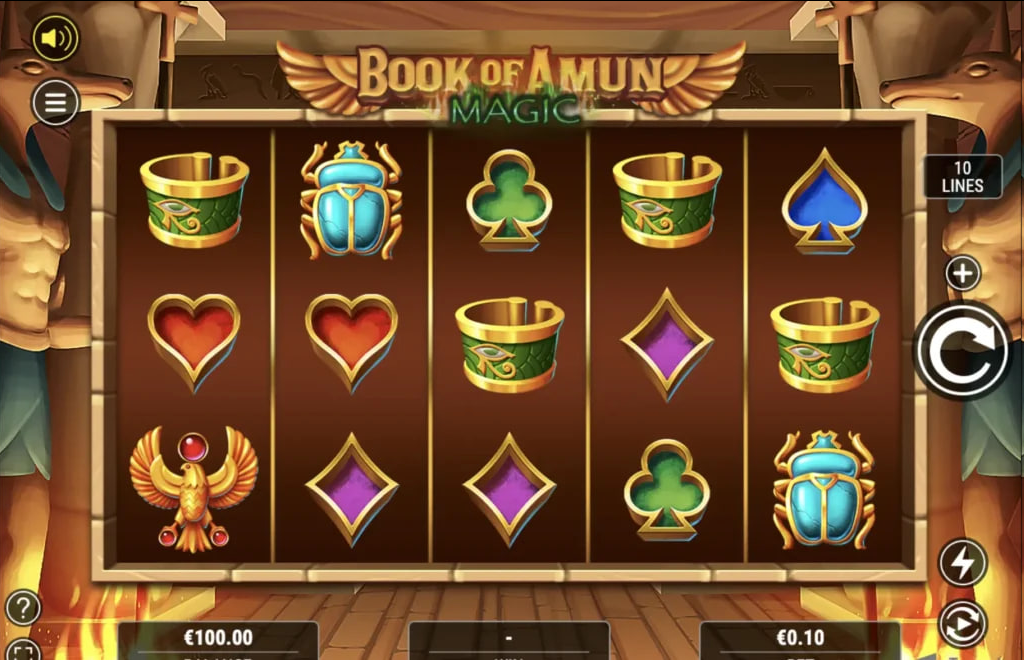Open the hamburger menu

pyautogui.click(x=55, y=101)
